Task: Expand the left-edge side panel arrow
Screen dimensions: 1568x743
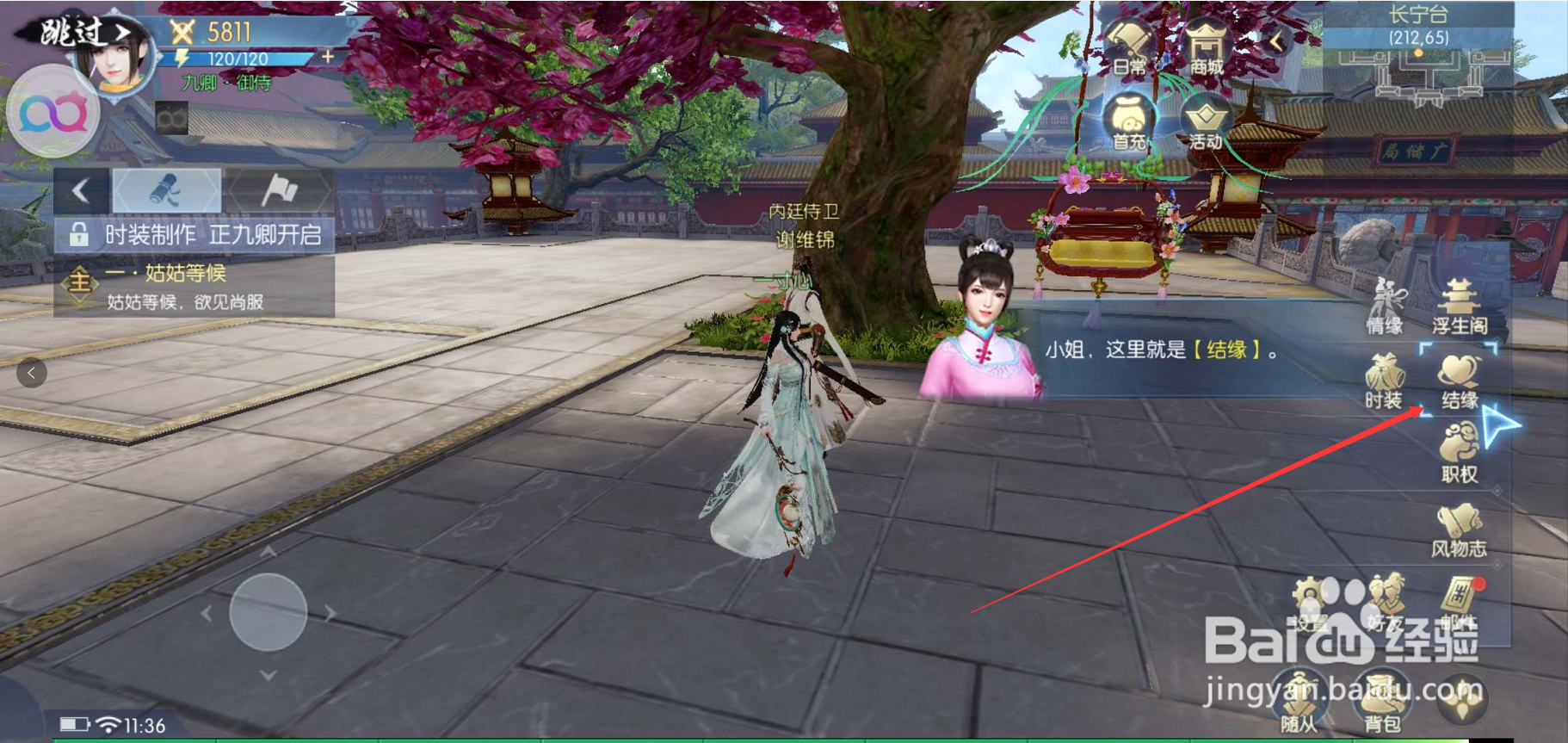Action: (x=32, y=373)
